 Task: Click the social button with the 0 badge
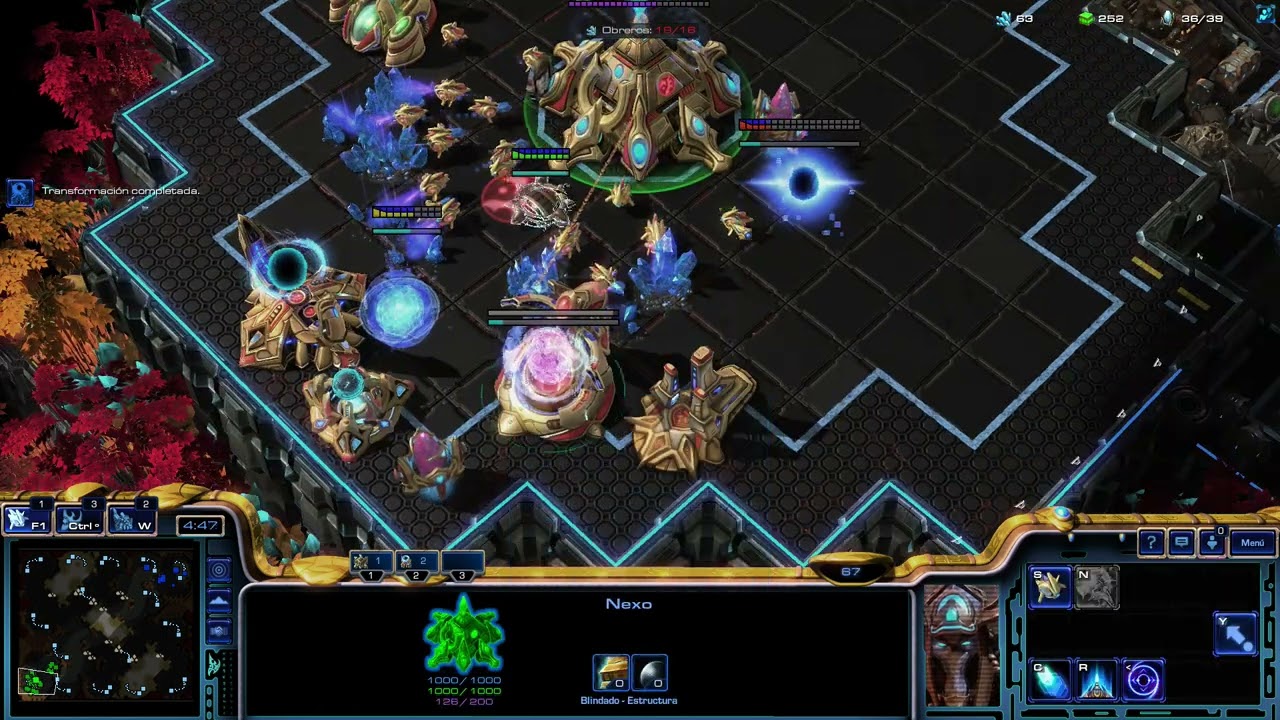pos(1211,542)
